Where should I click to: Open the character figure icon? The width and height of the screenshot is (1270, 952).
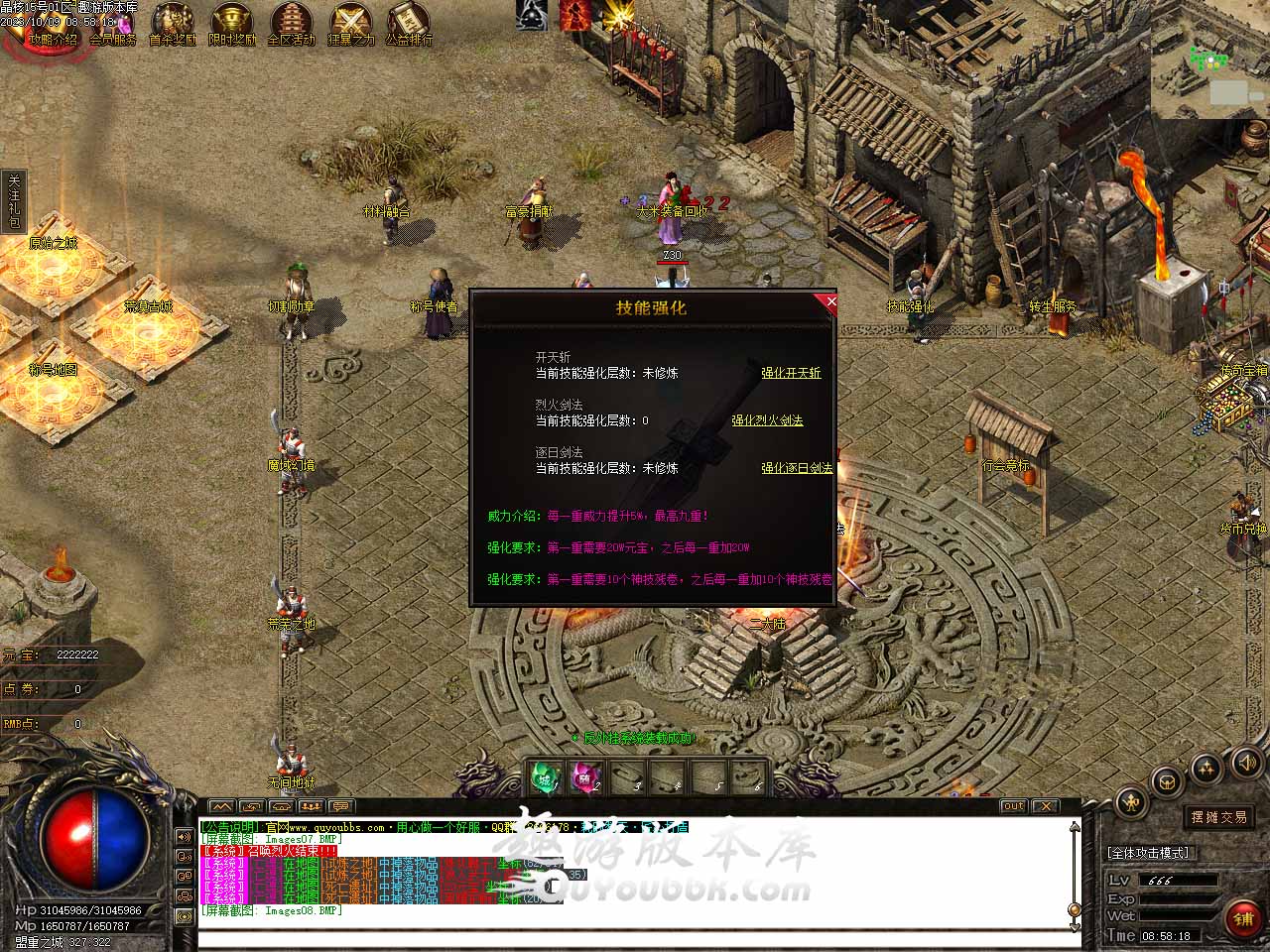pyautogui.click(x=1130, y=802)
